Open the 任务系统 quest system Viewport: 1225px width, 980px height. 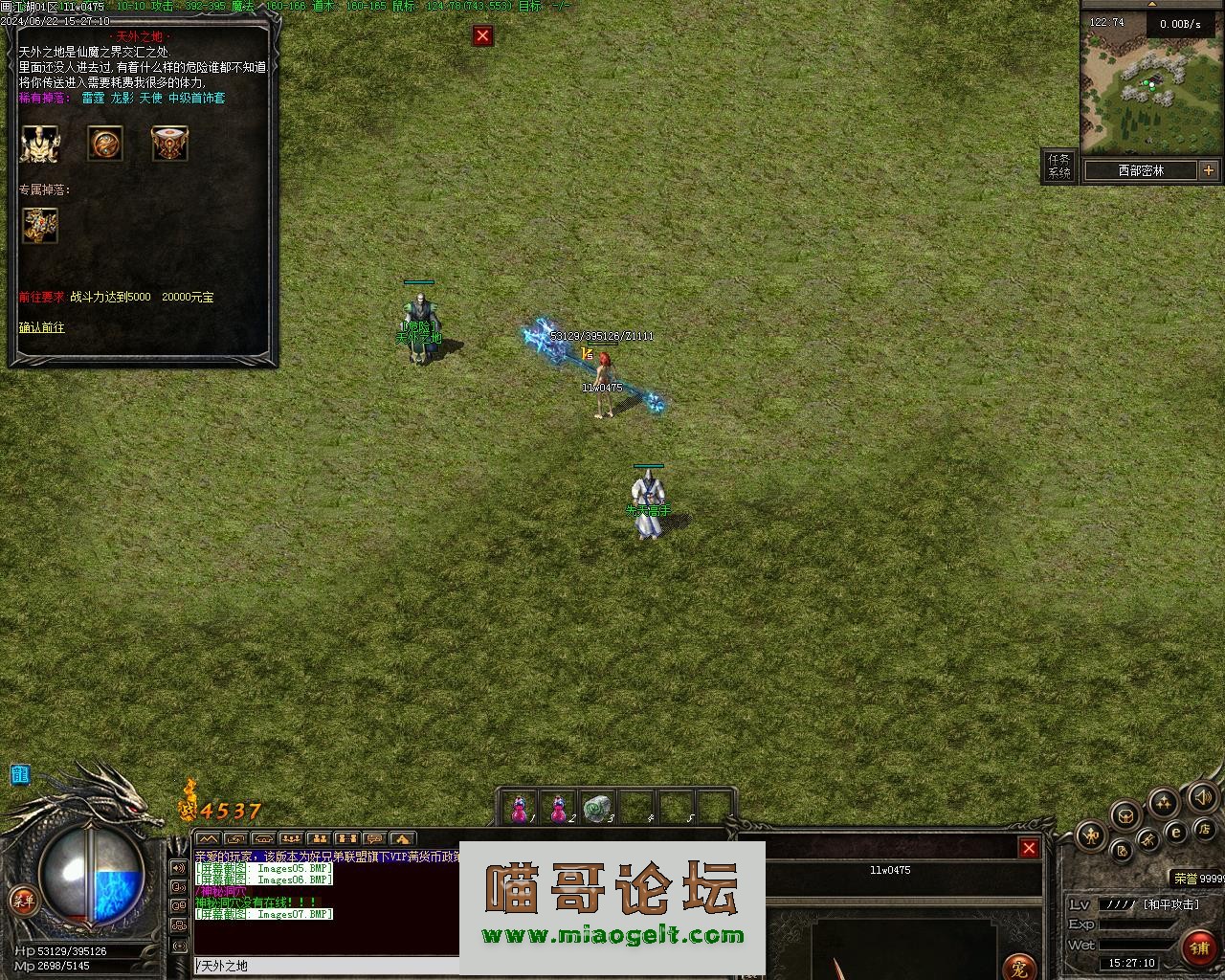coord(1058,167)
